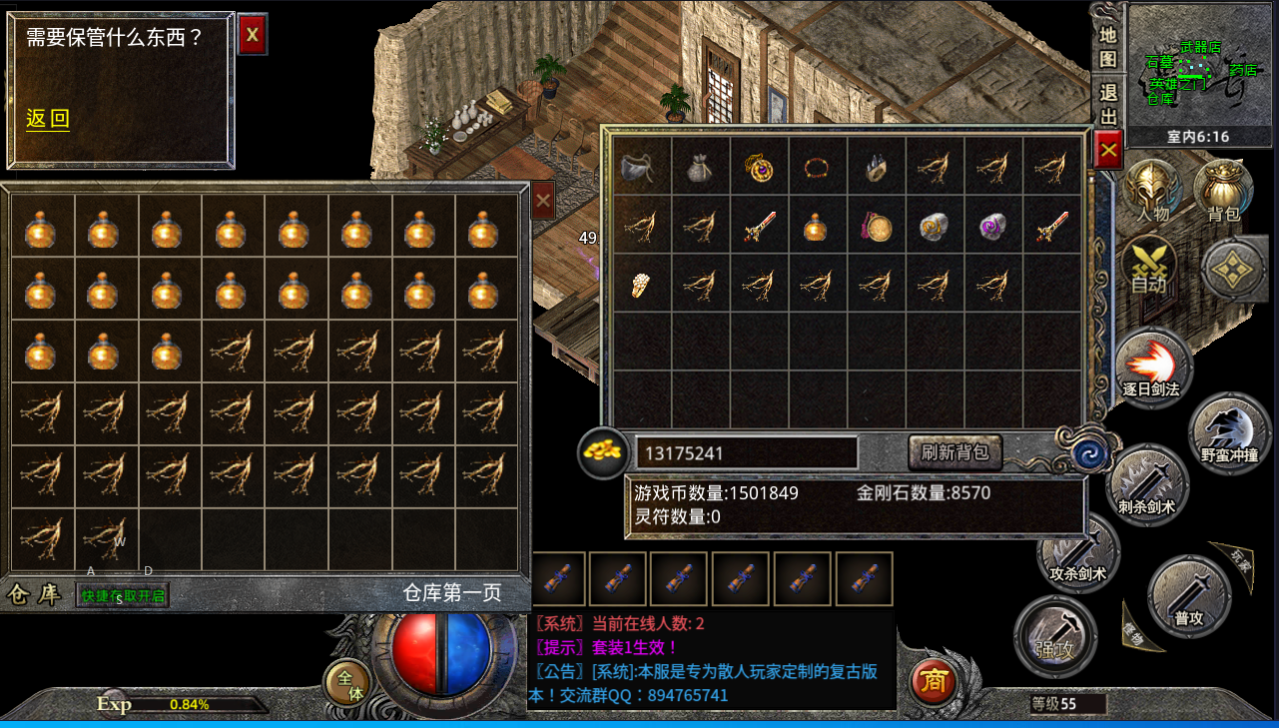Close the storage prompt dialogue window

point(252,35)
